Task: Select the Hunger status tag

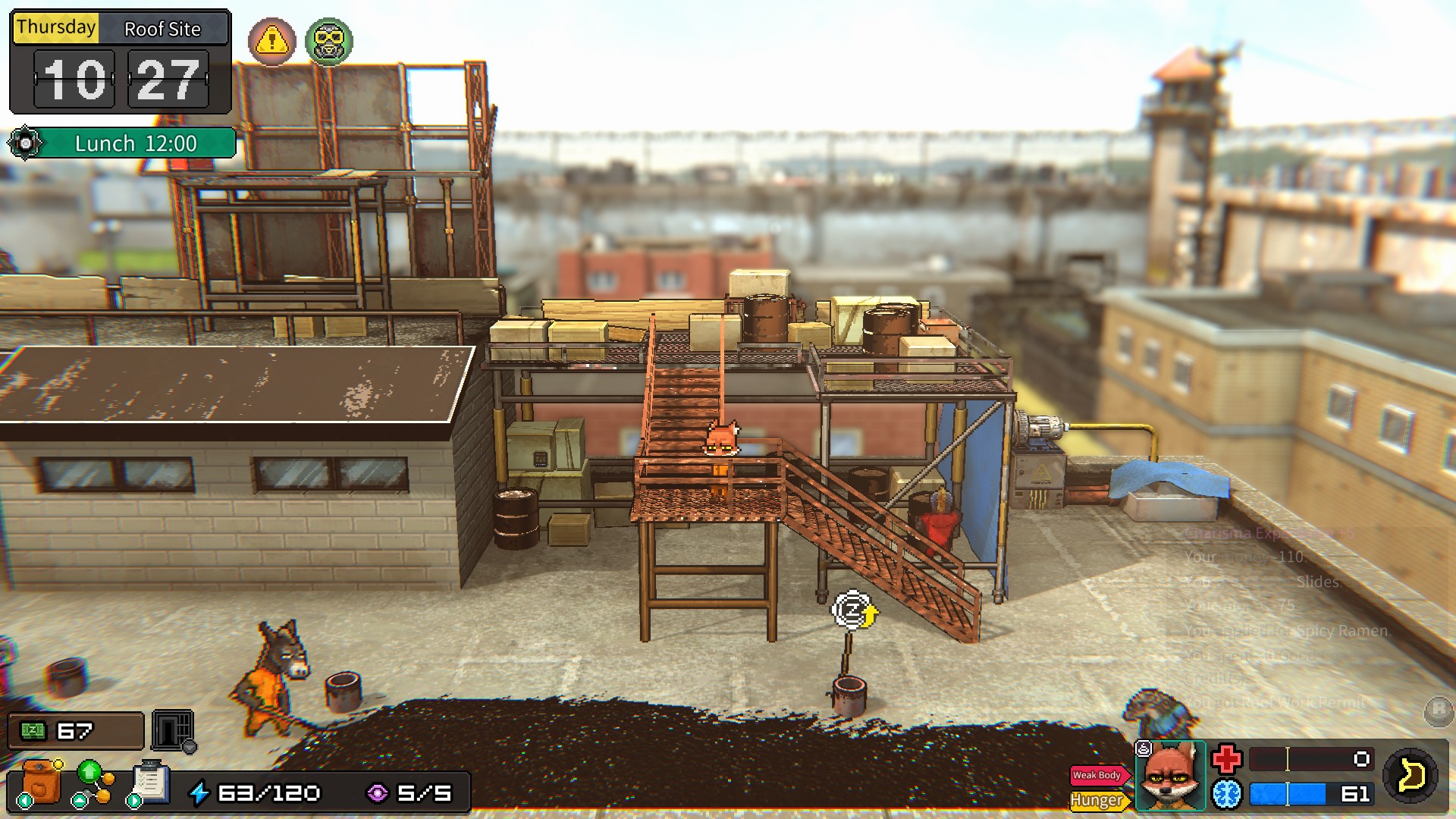Action: pos(1097,800)
